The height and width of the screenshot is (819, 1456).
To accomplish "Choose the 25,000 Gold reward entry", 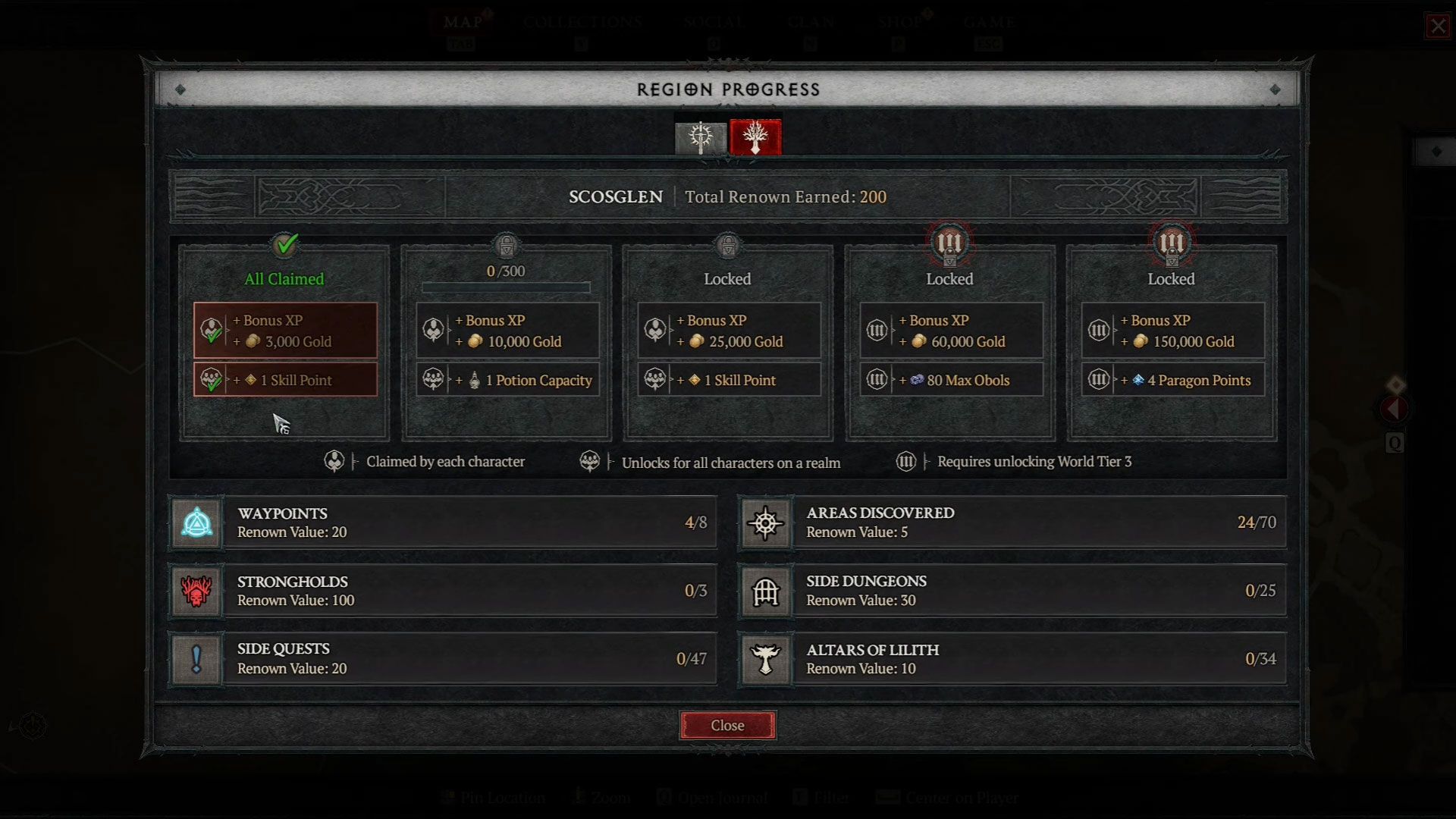I will click(x=729, y=331).
